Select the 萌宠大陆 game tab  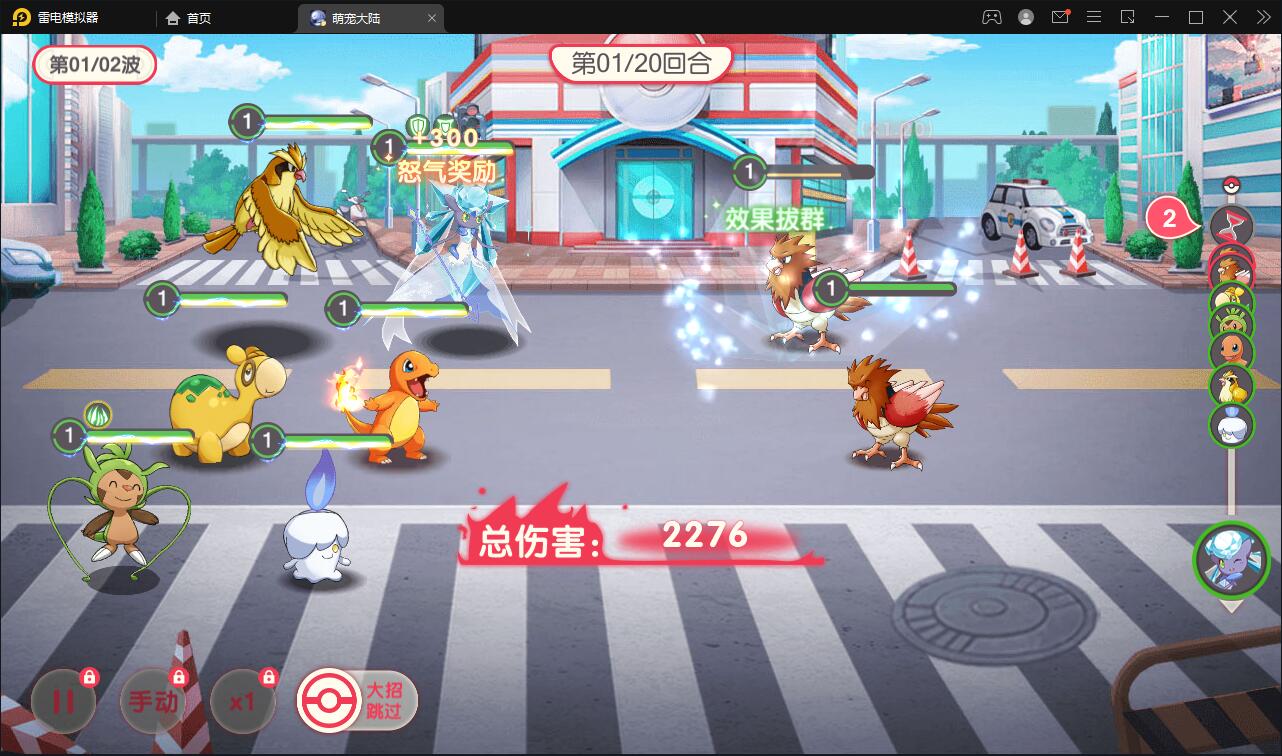[x=360, y=17]
